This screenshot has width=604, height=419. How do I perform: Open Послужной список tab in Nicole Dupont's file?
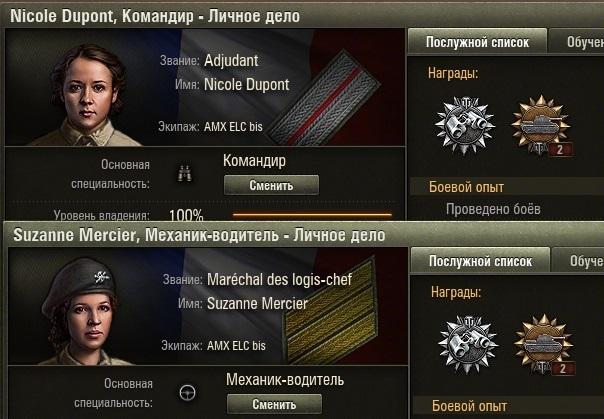click(x=477, y=42)
